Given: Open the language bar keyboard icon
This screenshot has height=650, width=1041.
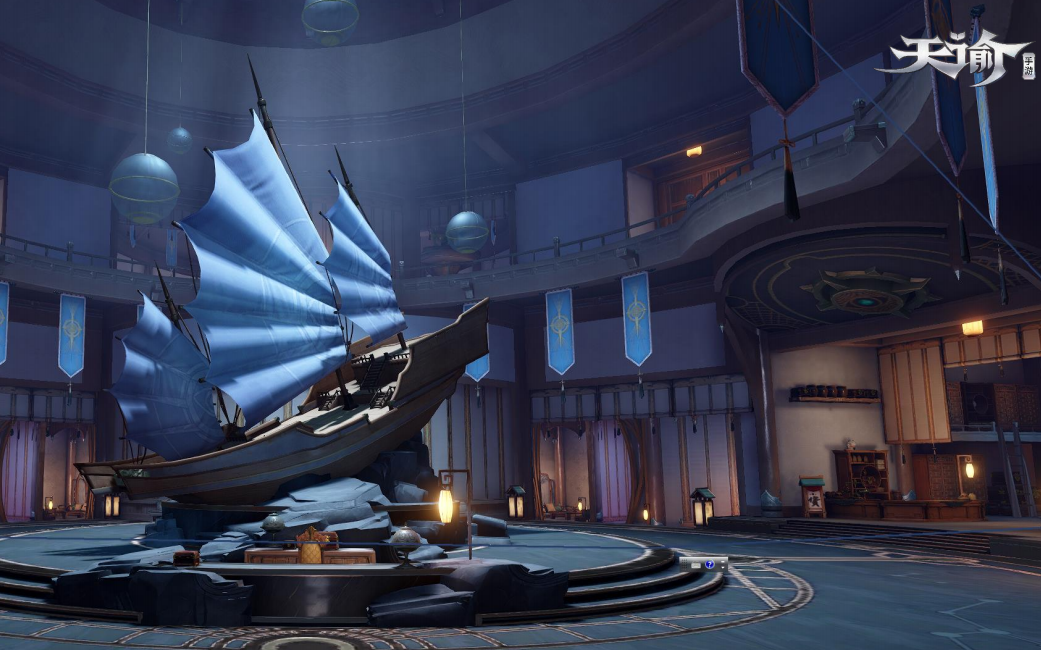Looking at the screenshot, I should (696, 565).
